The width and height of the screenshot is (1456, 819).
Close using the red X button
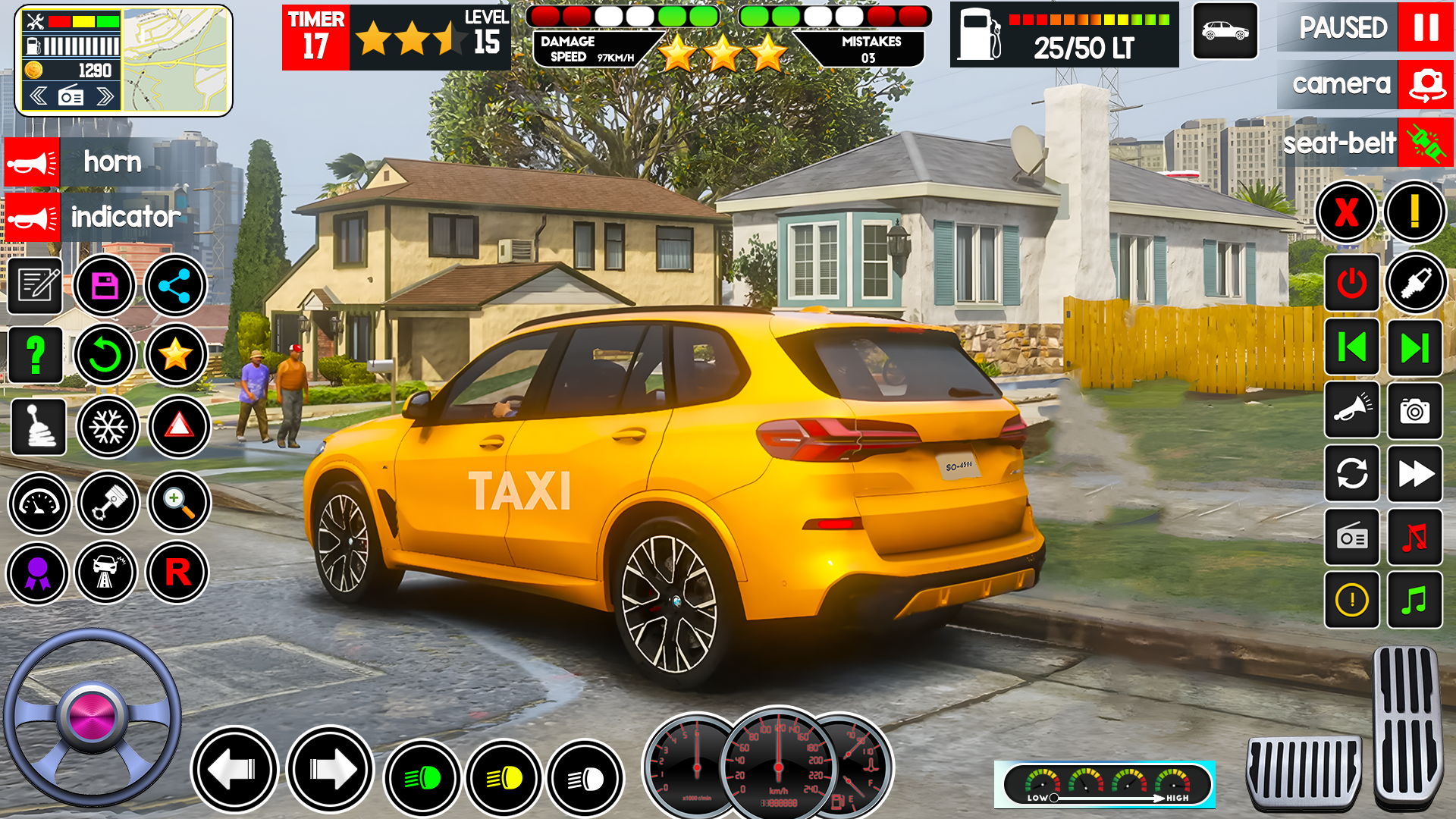[x=1346, y=212]
